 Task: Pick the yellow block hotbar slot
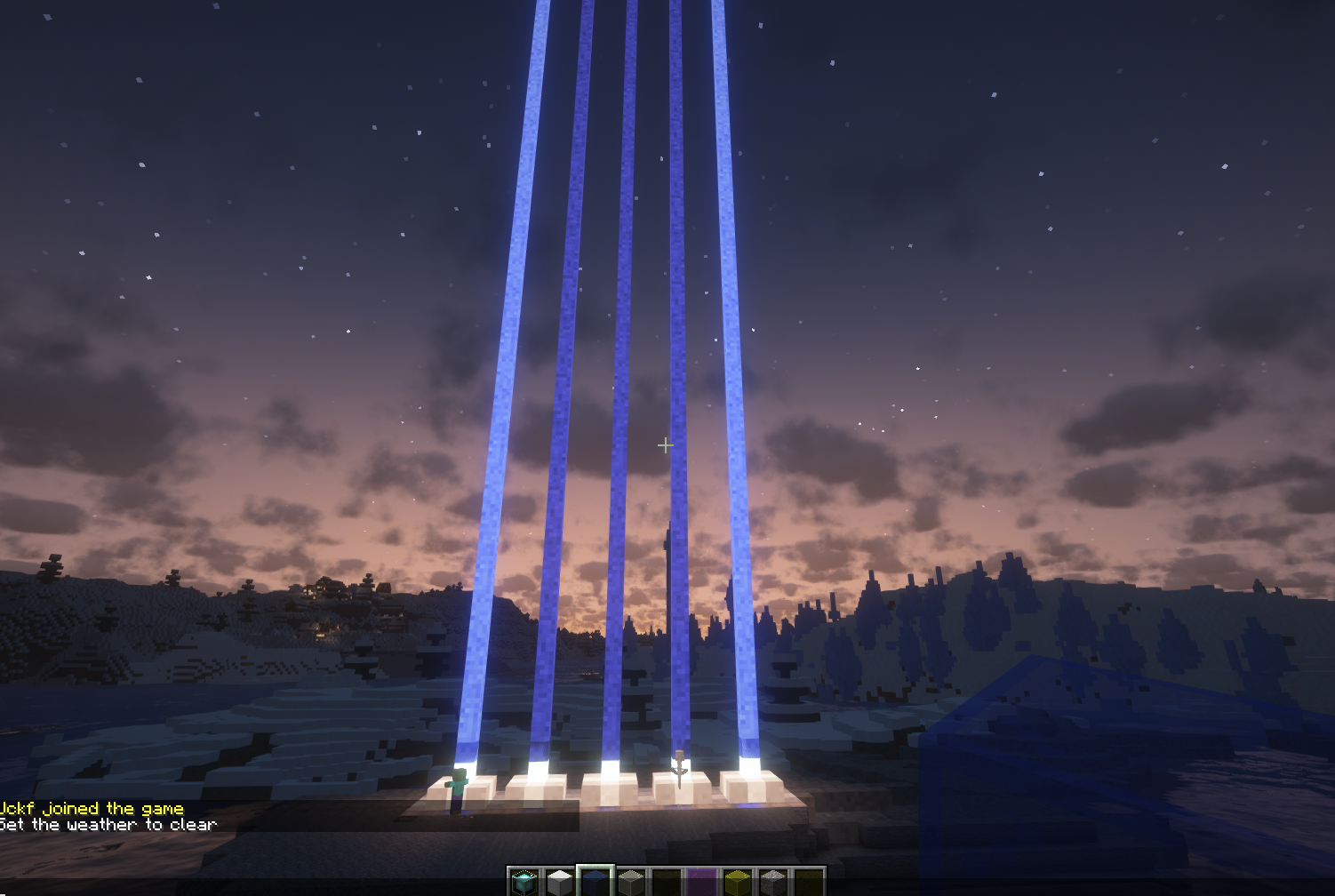(x=738, y=882)
